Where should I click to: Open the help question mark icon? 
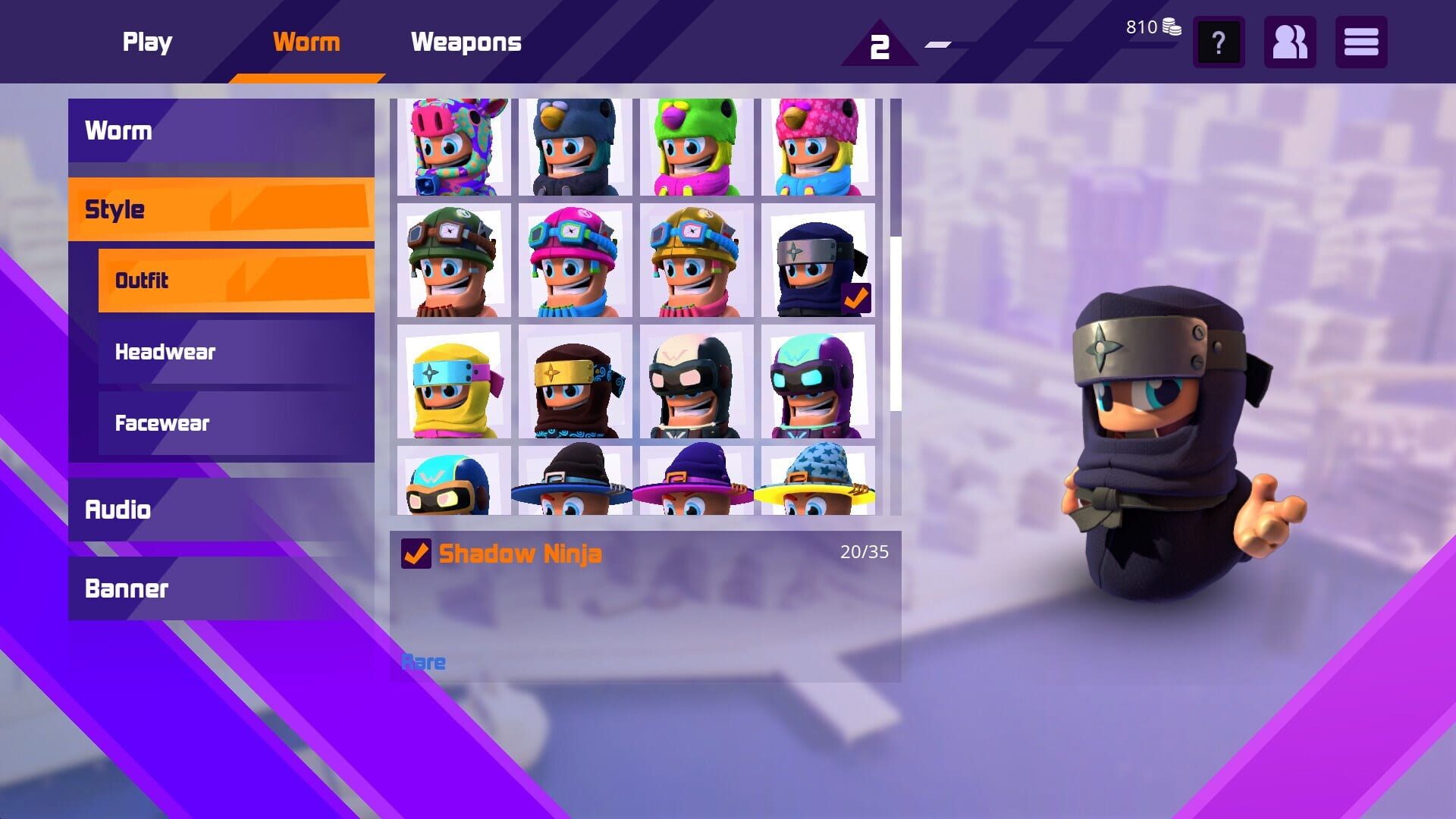point(1218,43)
